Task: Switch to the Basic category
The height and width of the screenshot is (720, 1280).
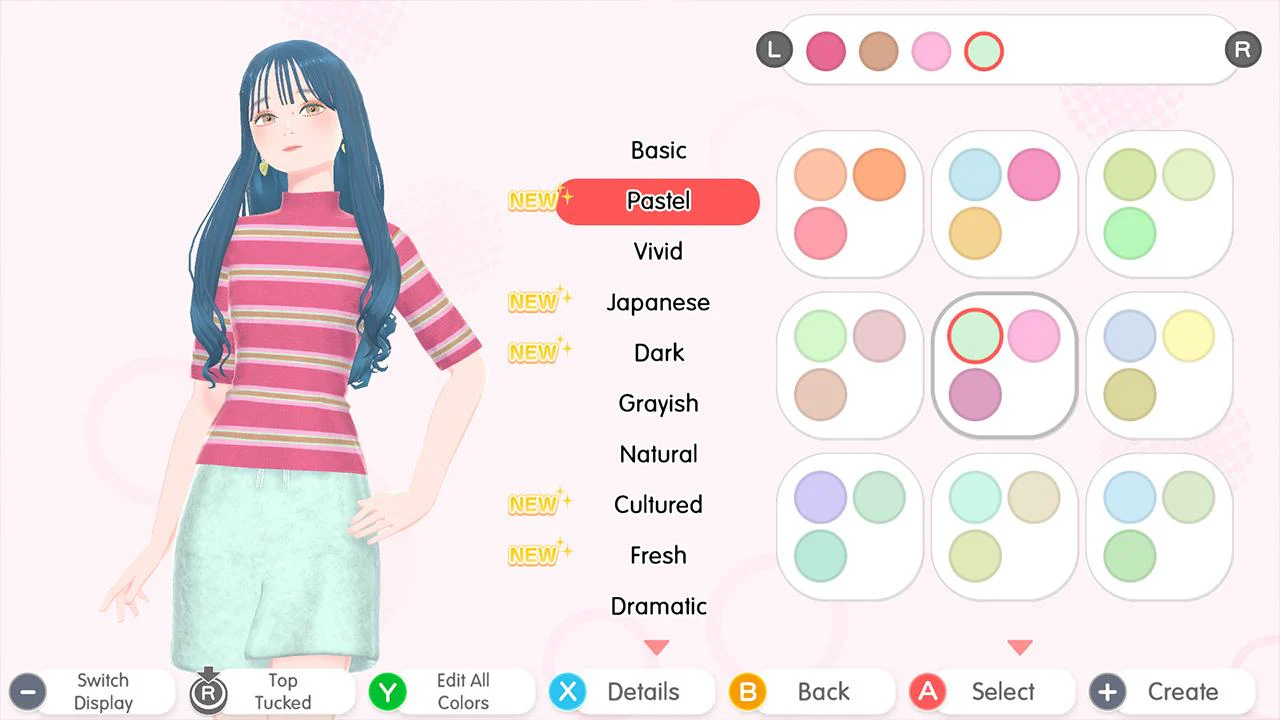Action: (x=658, y=150)
